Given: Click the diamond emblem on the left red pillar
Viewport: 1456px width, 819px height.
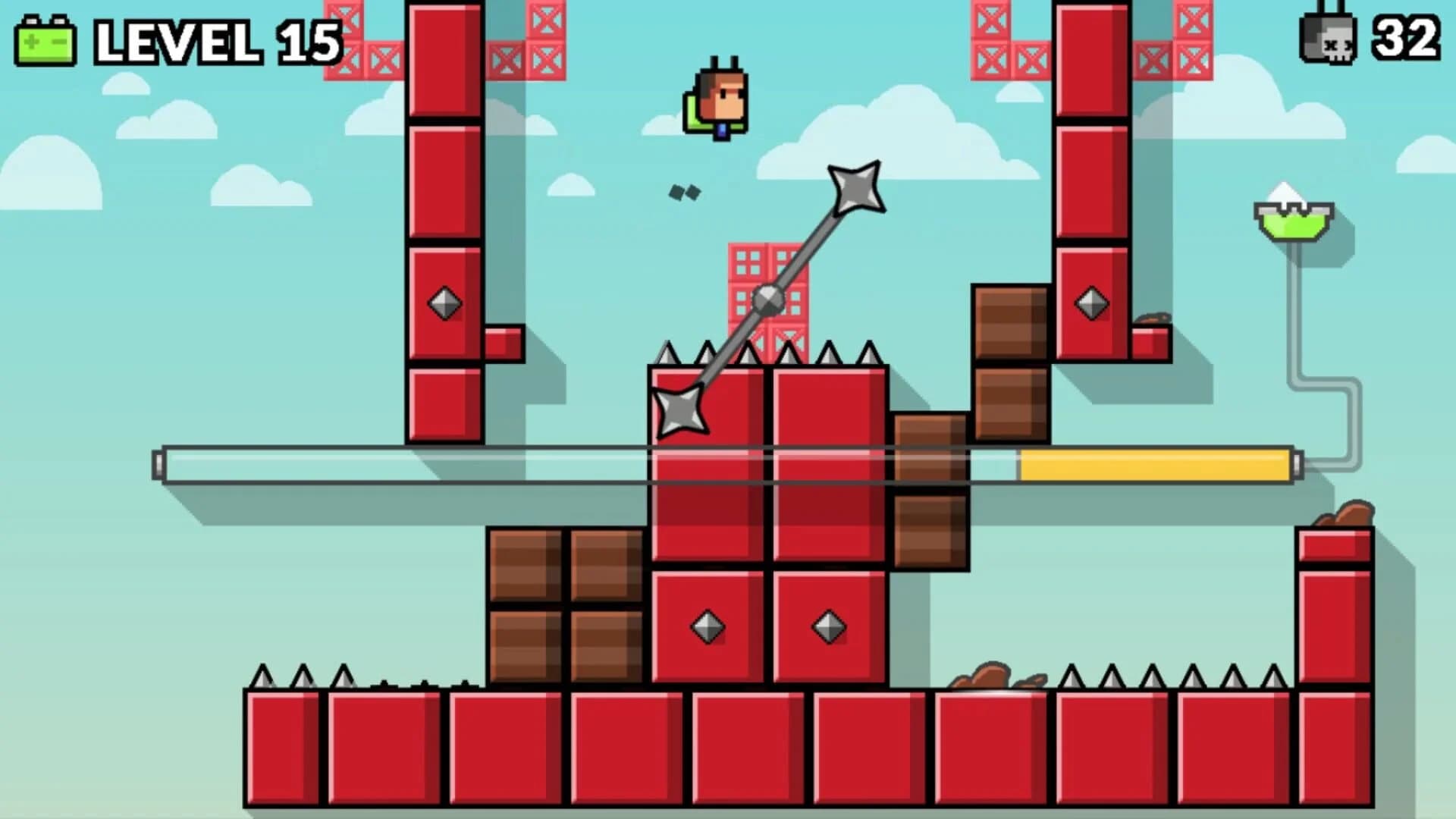Looking at the screenshot, I should tap(444, 303).
